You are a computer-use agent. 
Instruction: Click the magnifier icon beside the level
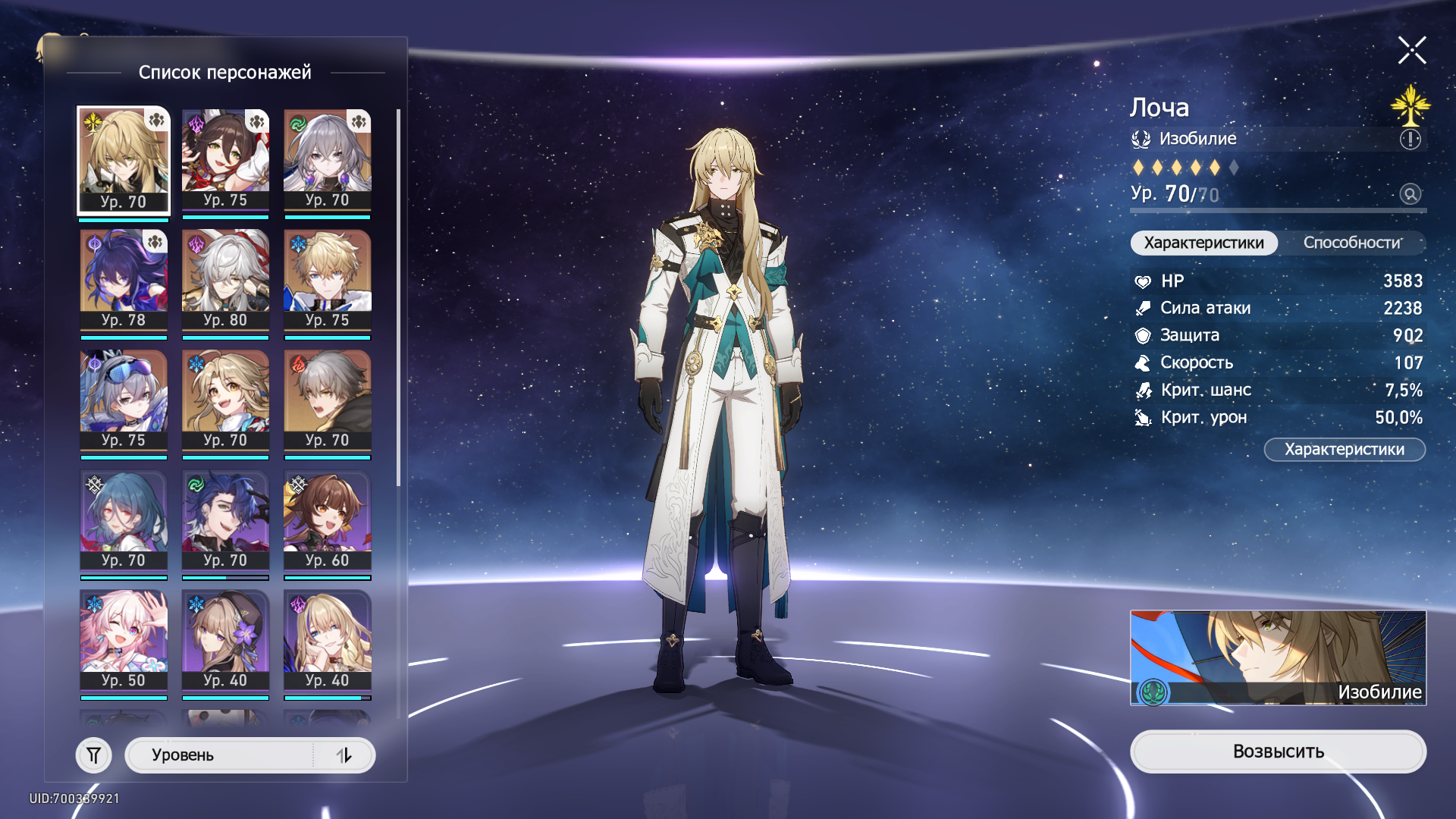1410,194
